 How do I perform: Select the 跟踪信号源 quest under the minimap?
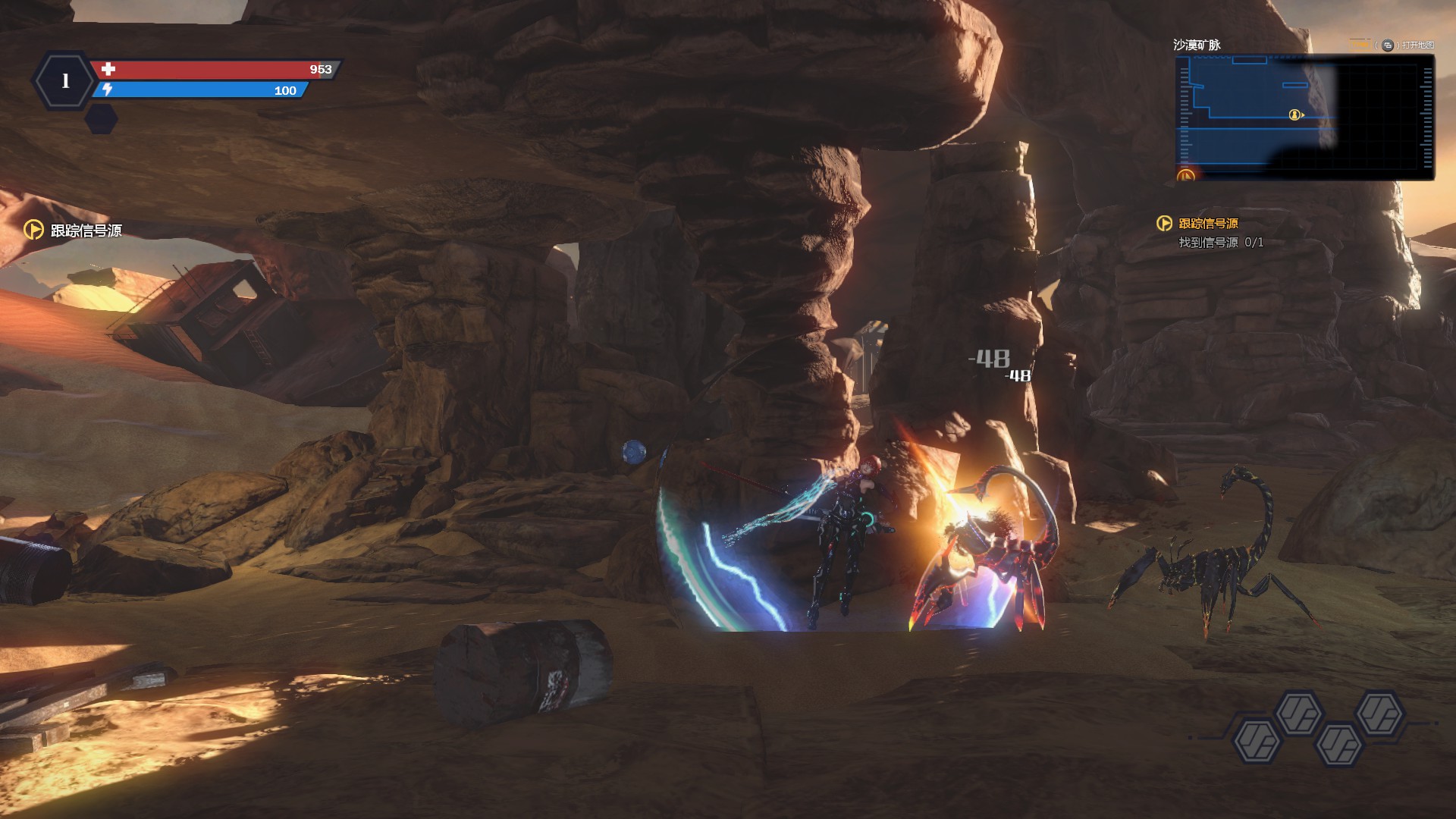coord(1207,224)
